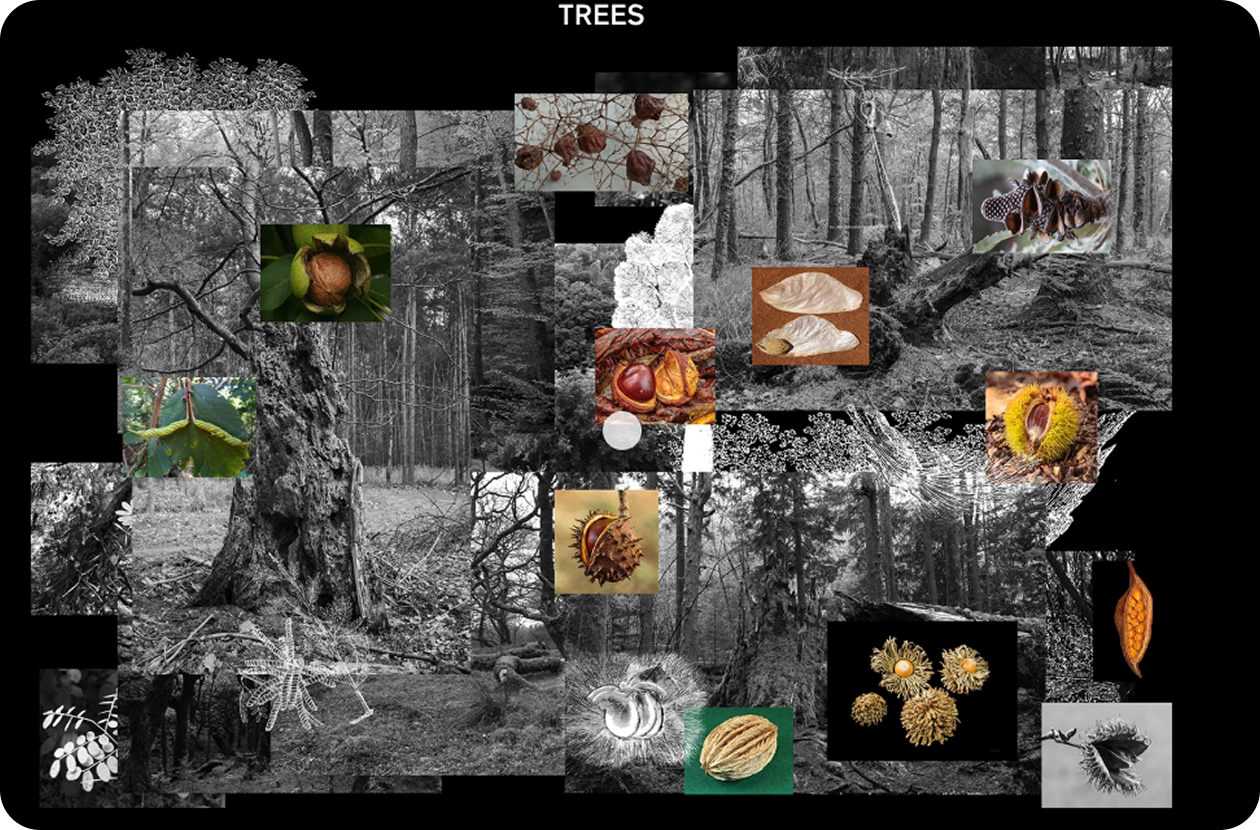
Task: Select the shiny conker in open shell photo
Action: tap(655, 375)
